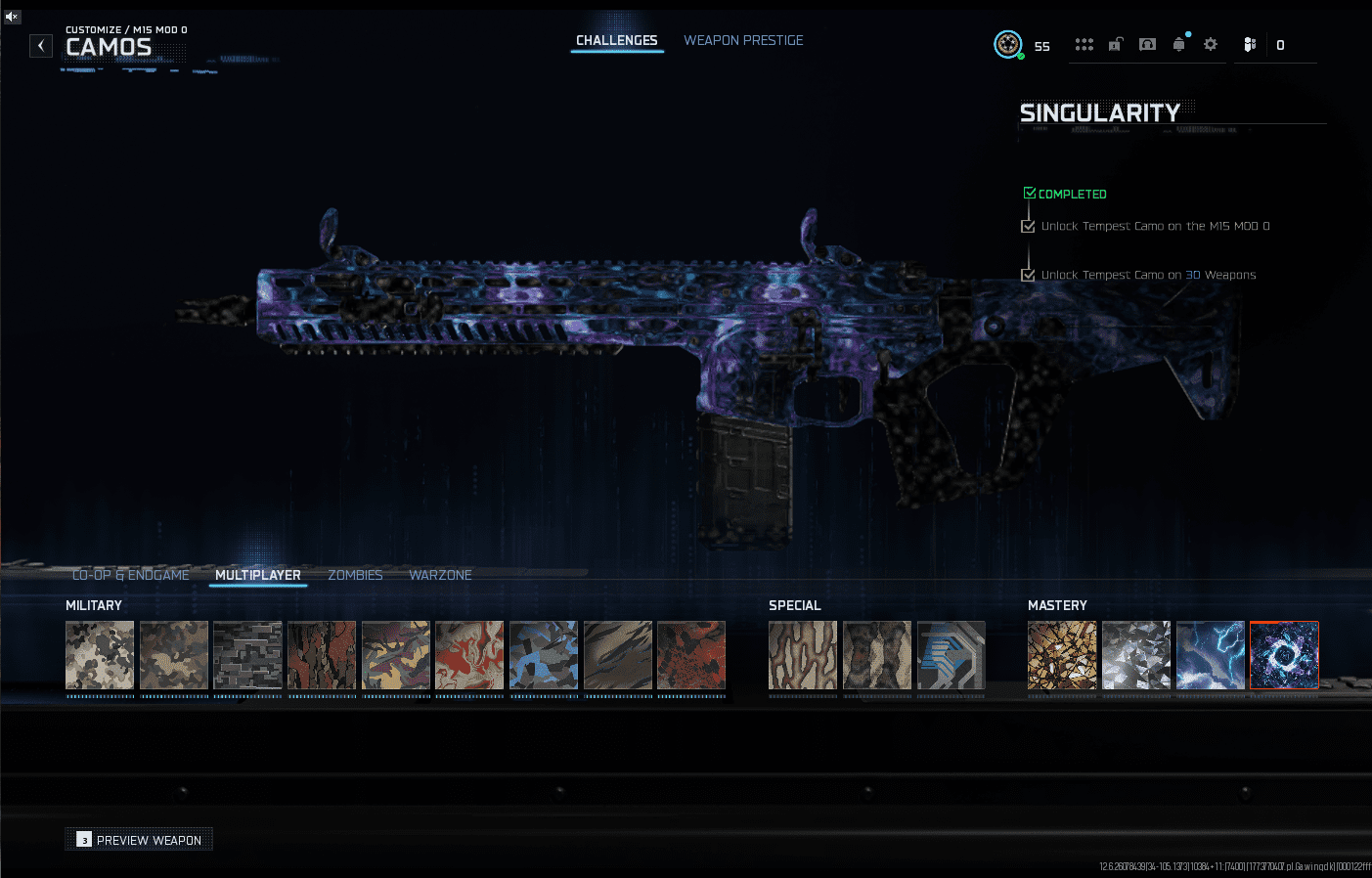The image size is (1372, 878).
Task: Open the unlocks padlock icon
Action: click(x=1115, y=44)
